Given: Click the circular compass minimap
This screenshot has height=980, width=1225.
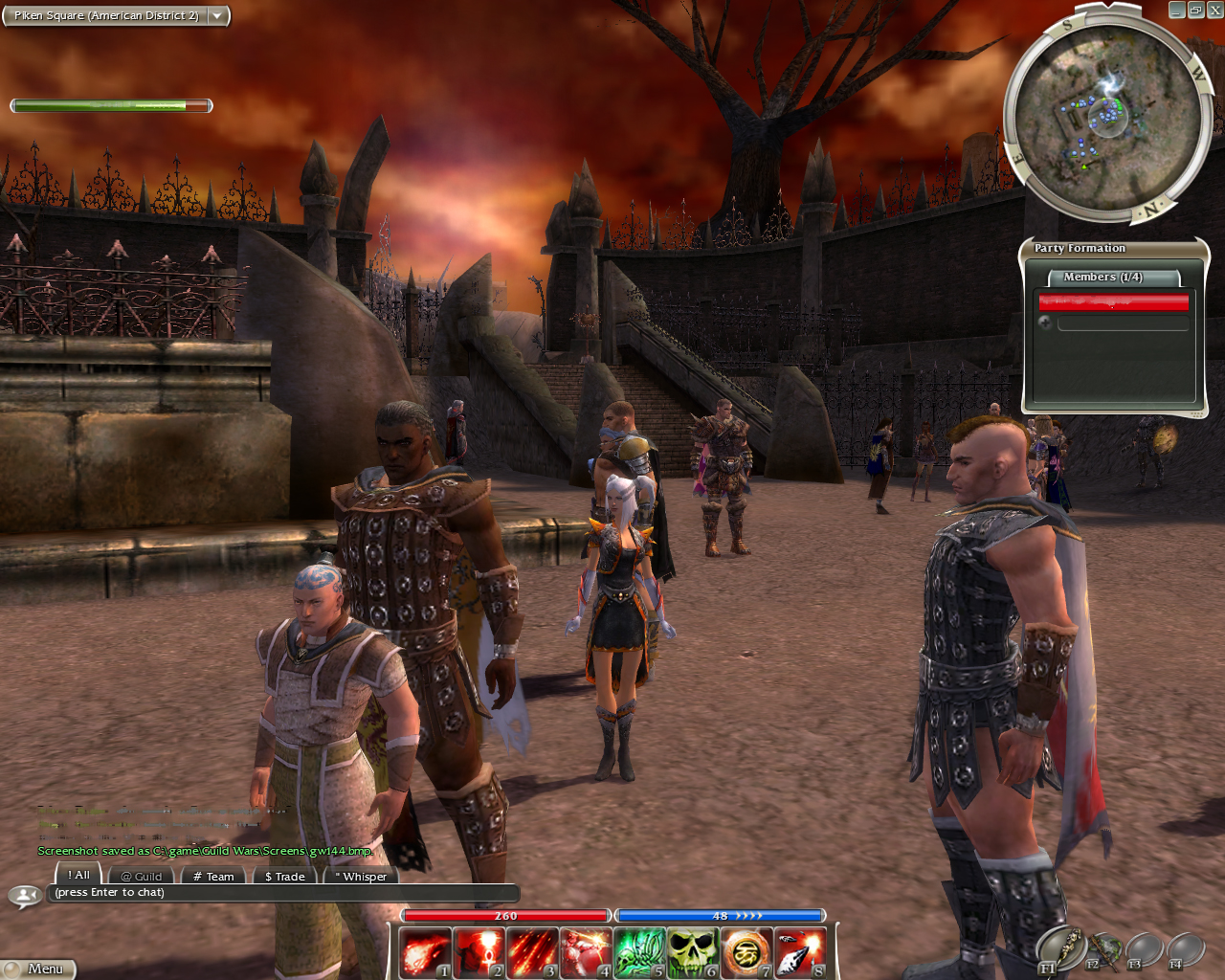Looking at the screenshot, I should tap(1107, 119).
